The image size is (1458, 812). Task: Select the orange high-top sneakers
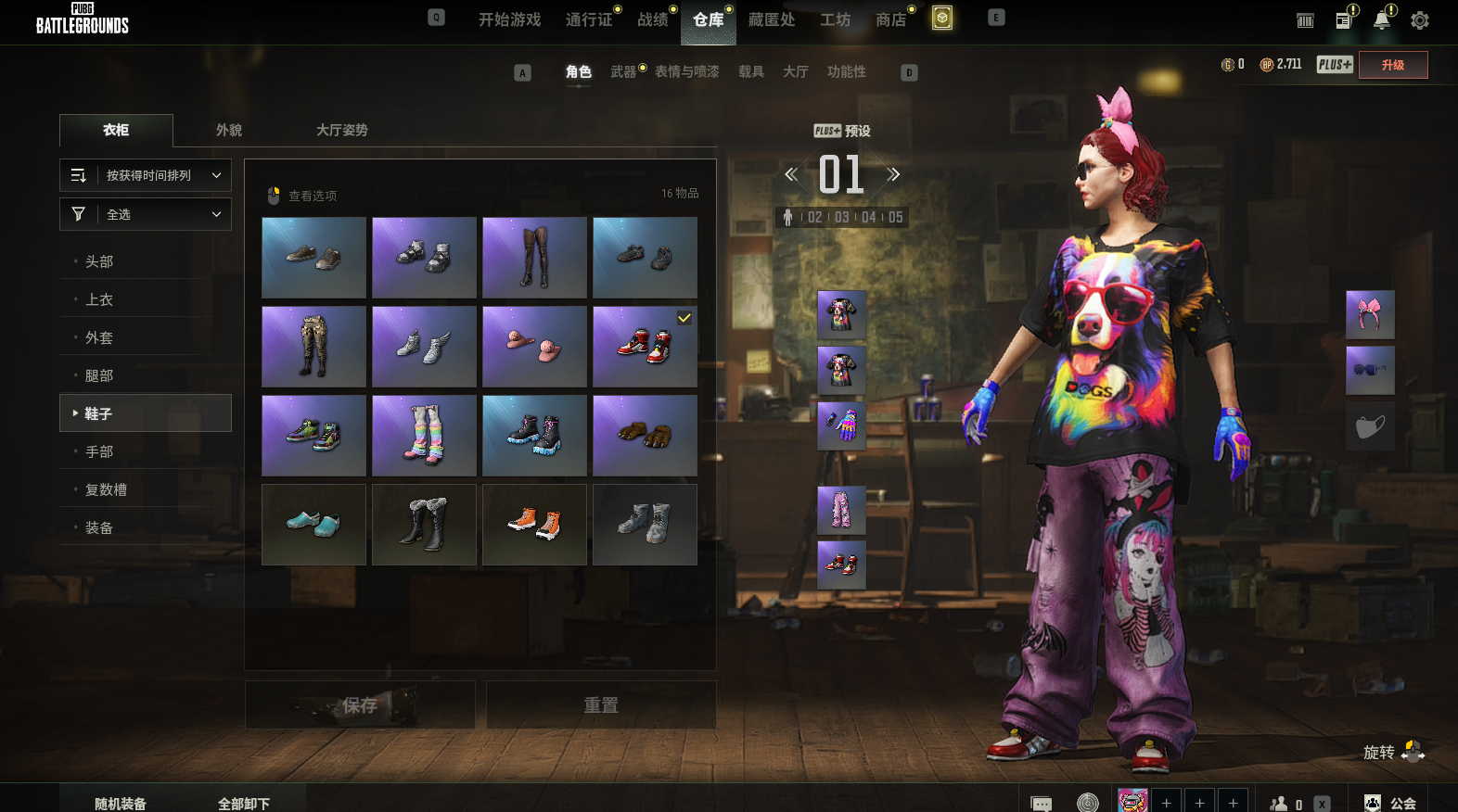[534, 525]
